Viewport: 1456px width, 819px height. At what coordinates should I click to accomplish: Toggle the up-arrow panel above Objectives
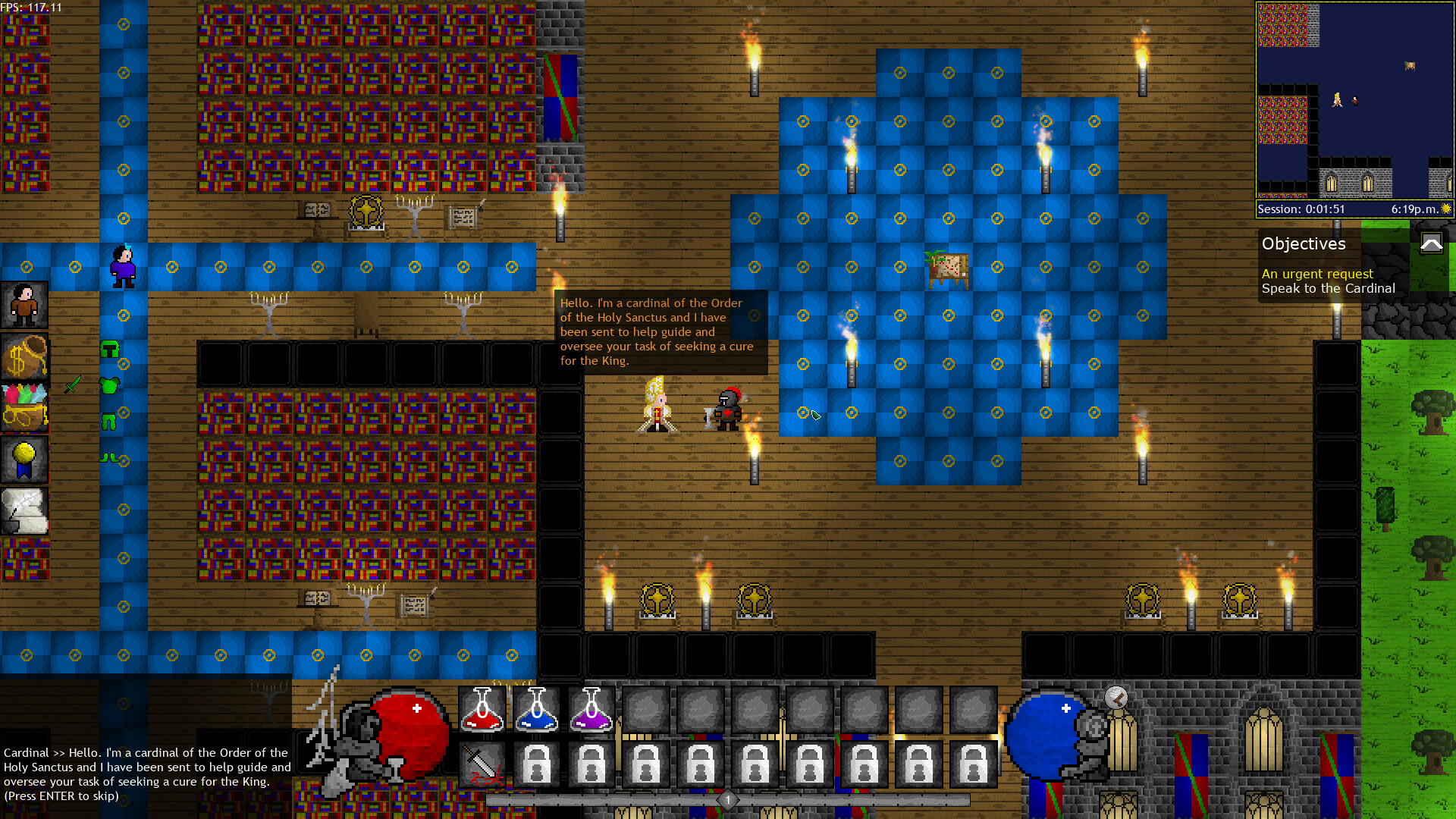point(1432,243)
